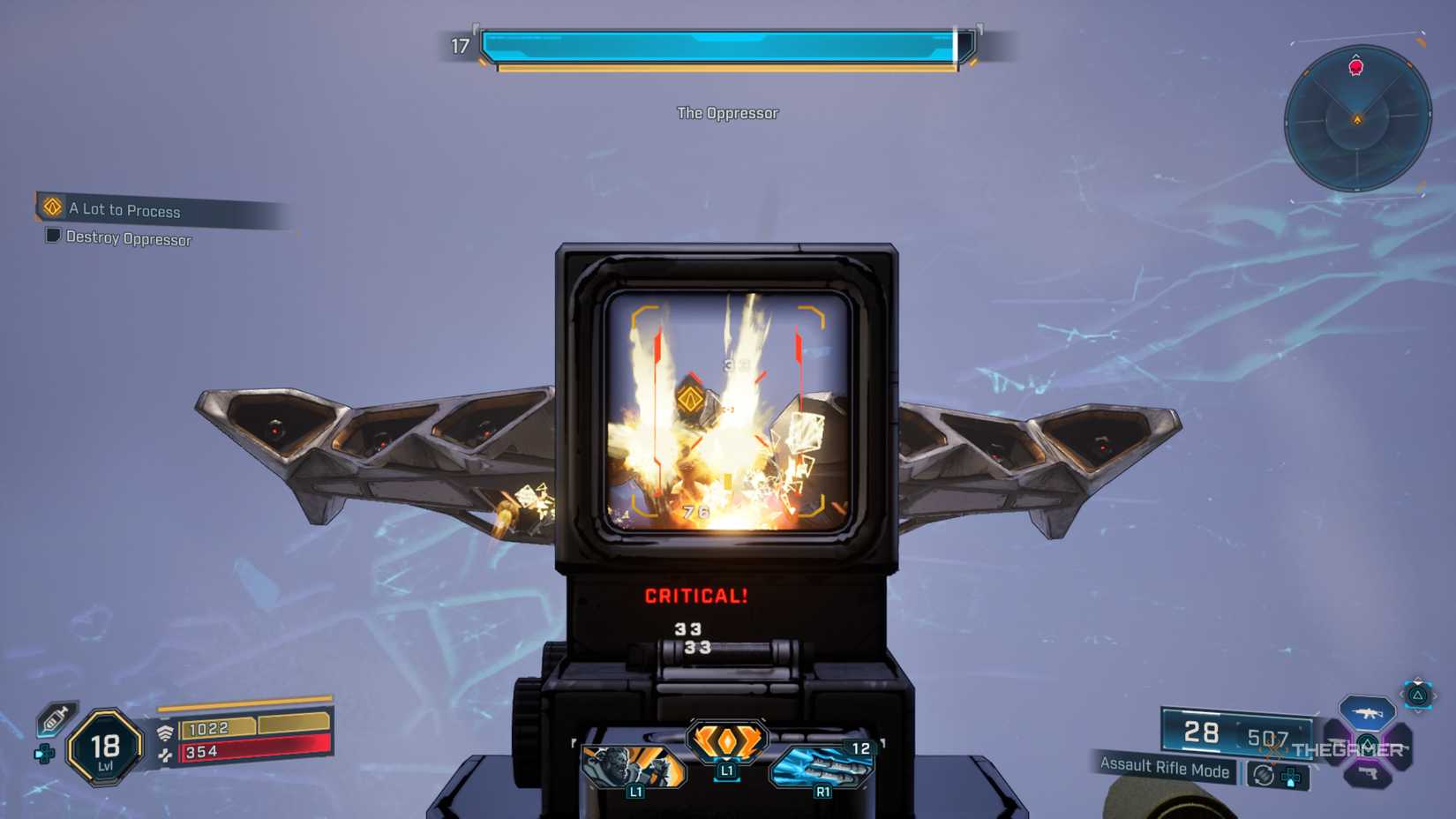Select the assault rifle icon on the weapon wheel

[x=1368, y=713]
